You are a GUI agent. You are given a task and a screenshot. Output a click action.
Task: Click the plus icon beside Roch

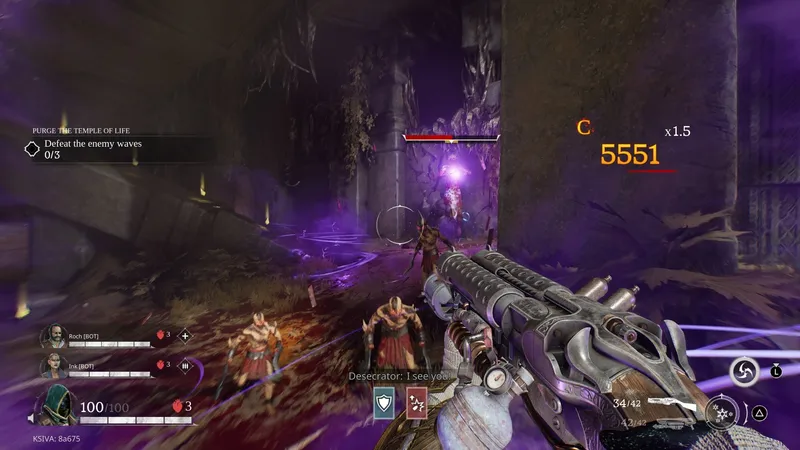coord(184,336)
